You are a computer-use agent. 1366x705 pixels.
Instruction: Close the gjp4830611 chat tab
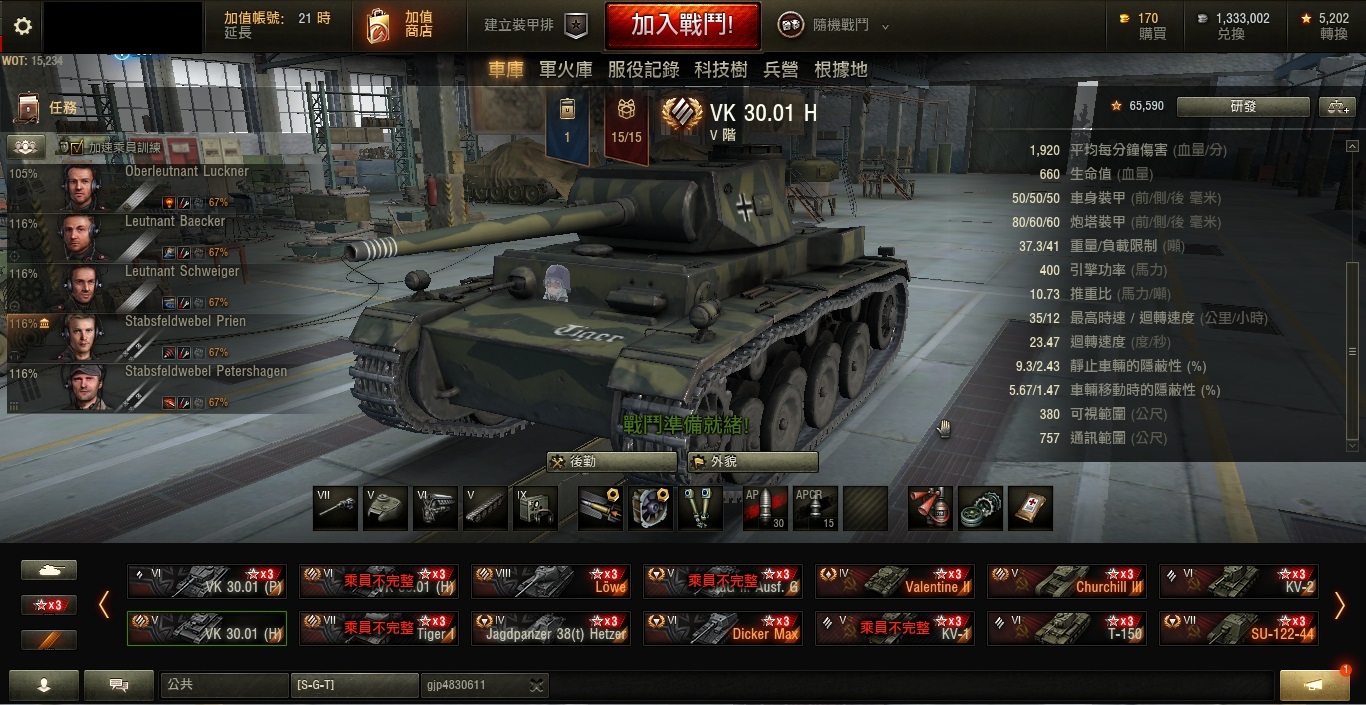pyautogui.click(x=537, y=685)
